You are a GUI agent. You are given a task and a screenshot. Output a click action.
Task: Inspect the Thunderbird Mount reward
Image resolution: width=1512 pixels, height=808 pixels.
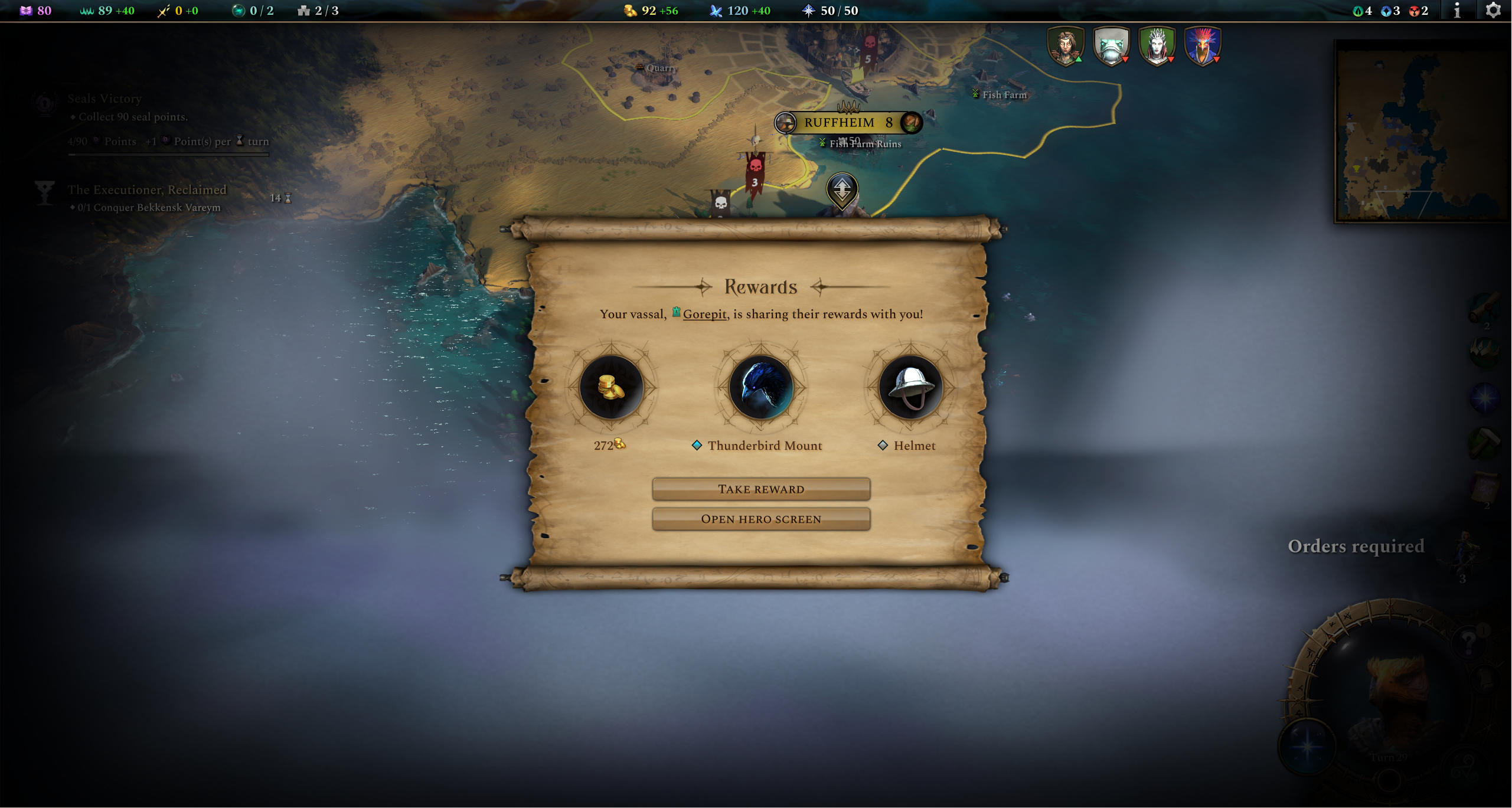(760, 387)
